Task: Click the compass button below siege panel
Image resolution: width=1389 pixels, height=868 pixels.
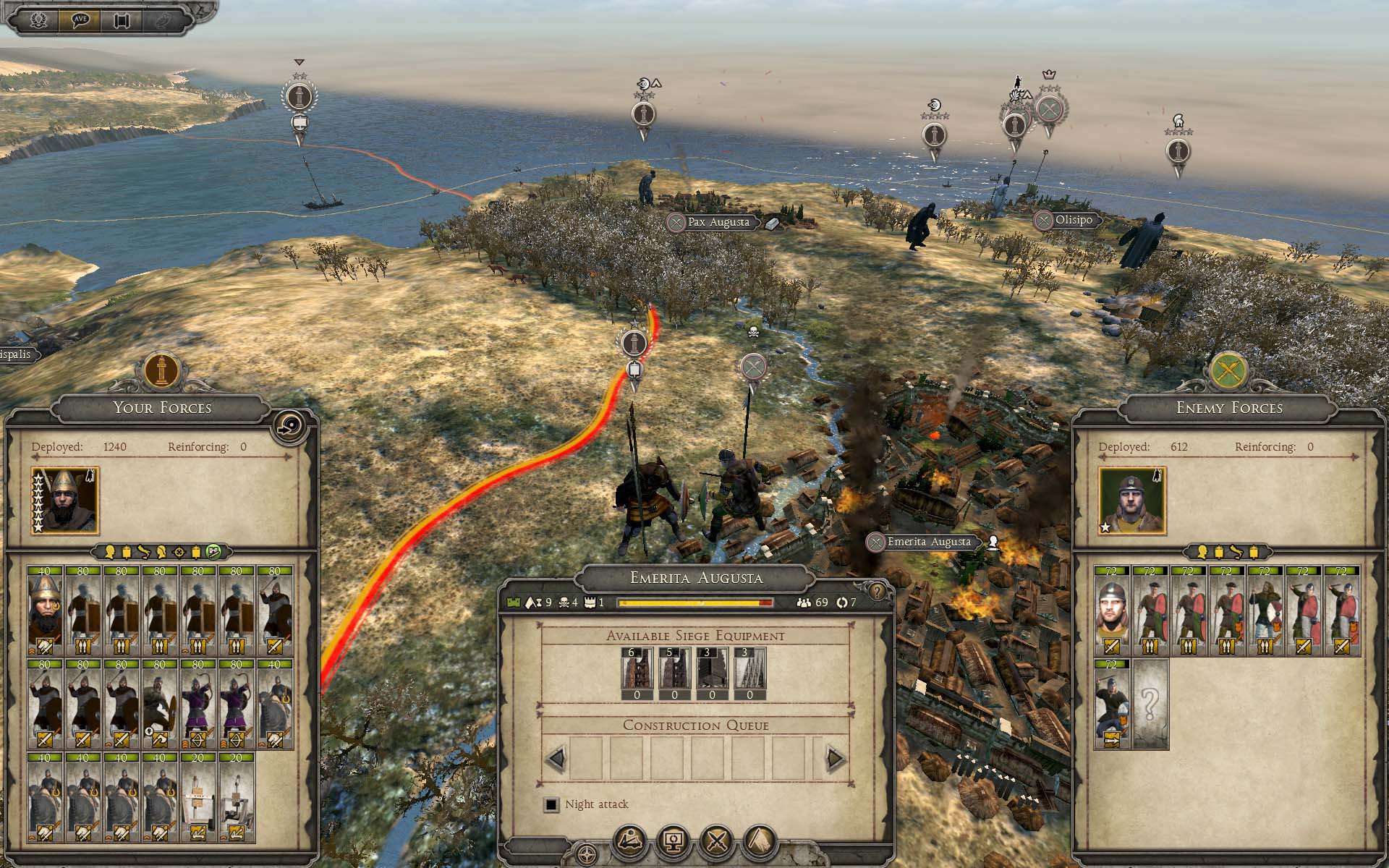Action: 587,854
